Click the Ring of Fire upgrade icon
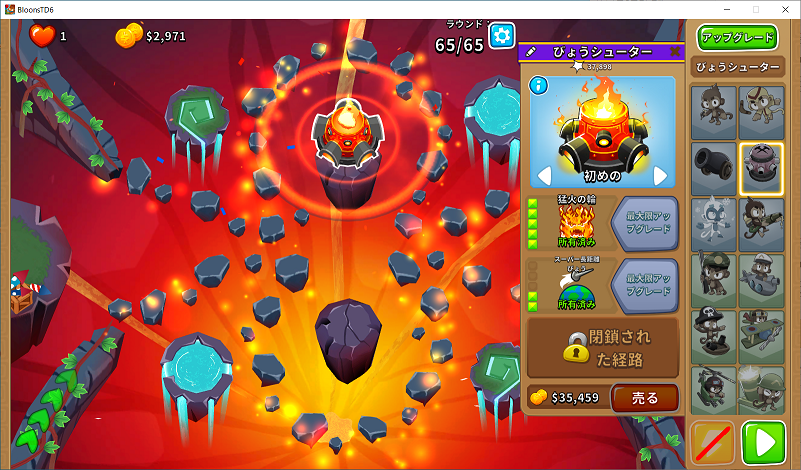This screenshot has height=470, width=801. point(575,222)
